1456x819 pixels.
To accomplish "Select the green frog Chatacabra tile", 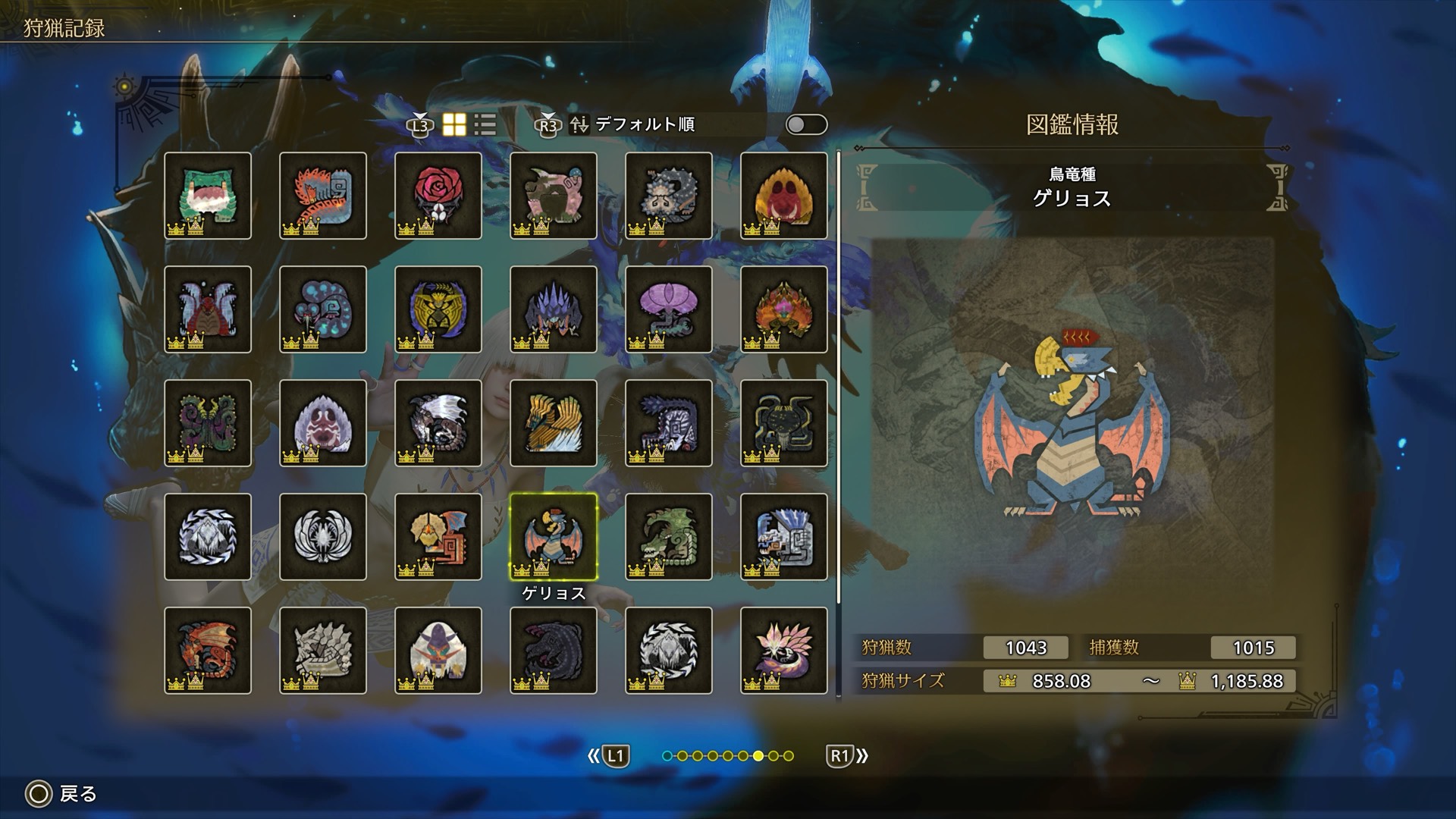I will click(x=208, y=196).
